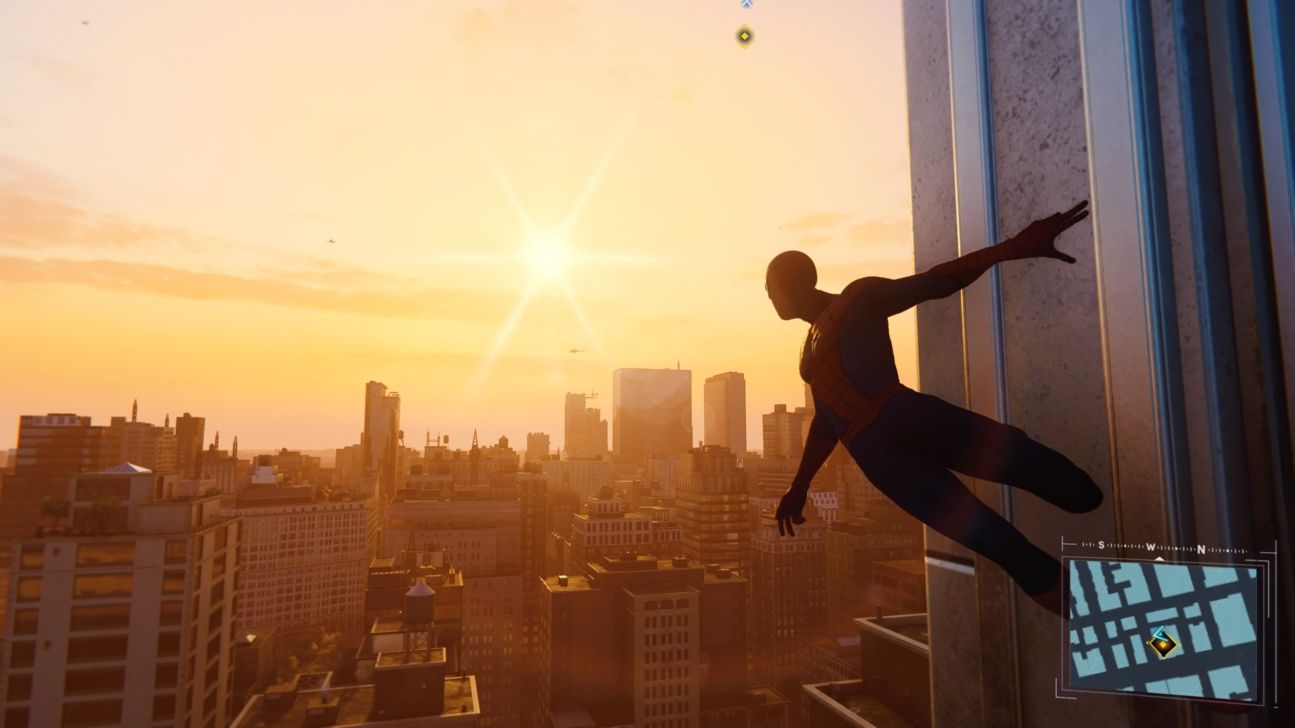Click the S marker on the compass bar
Image resolution: width=1295 pixels, height=728 pixels.
pyautogui.click(x=1100, y=545)
